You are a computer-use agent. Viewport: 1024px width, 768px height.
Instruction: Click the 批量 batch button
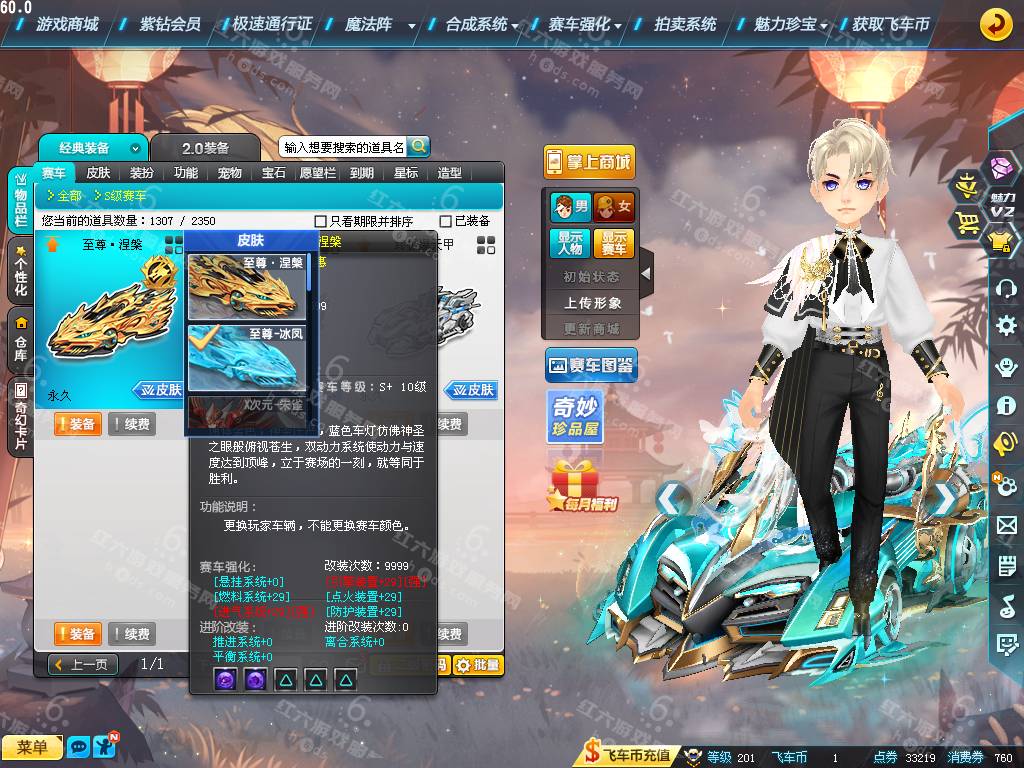click(x=478, y=665)
